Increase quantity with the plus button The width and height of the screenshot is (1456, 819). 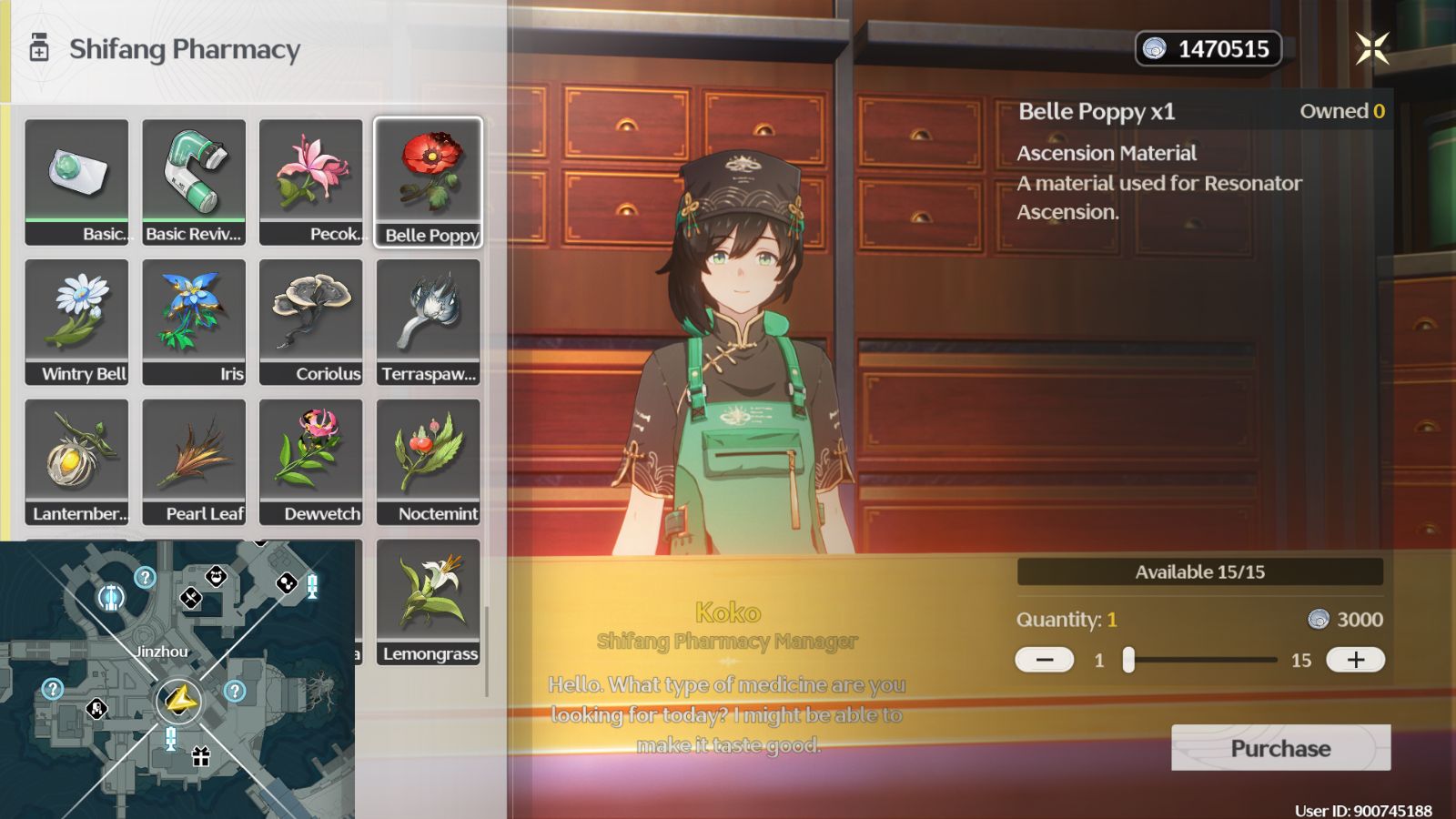[1355, 660]
